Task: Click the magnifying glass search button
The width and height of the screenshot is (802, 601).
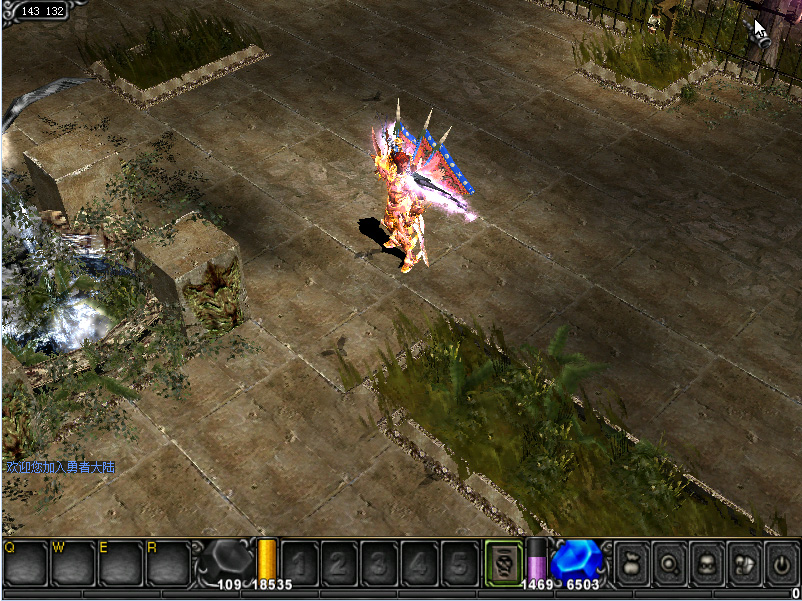Action: pyautogui.click(x=670, y=563)
